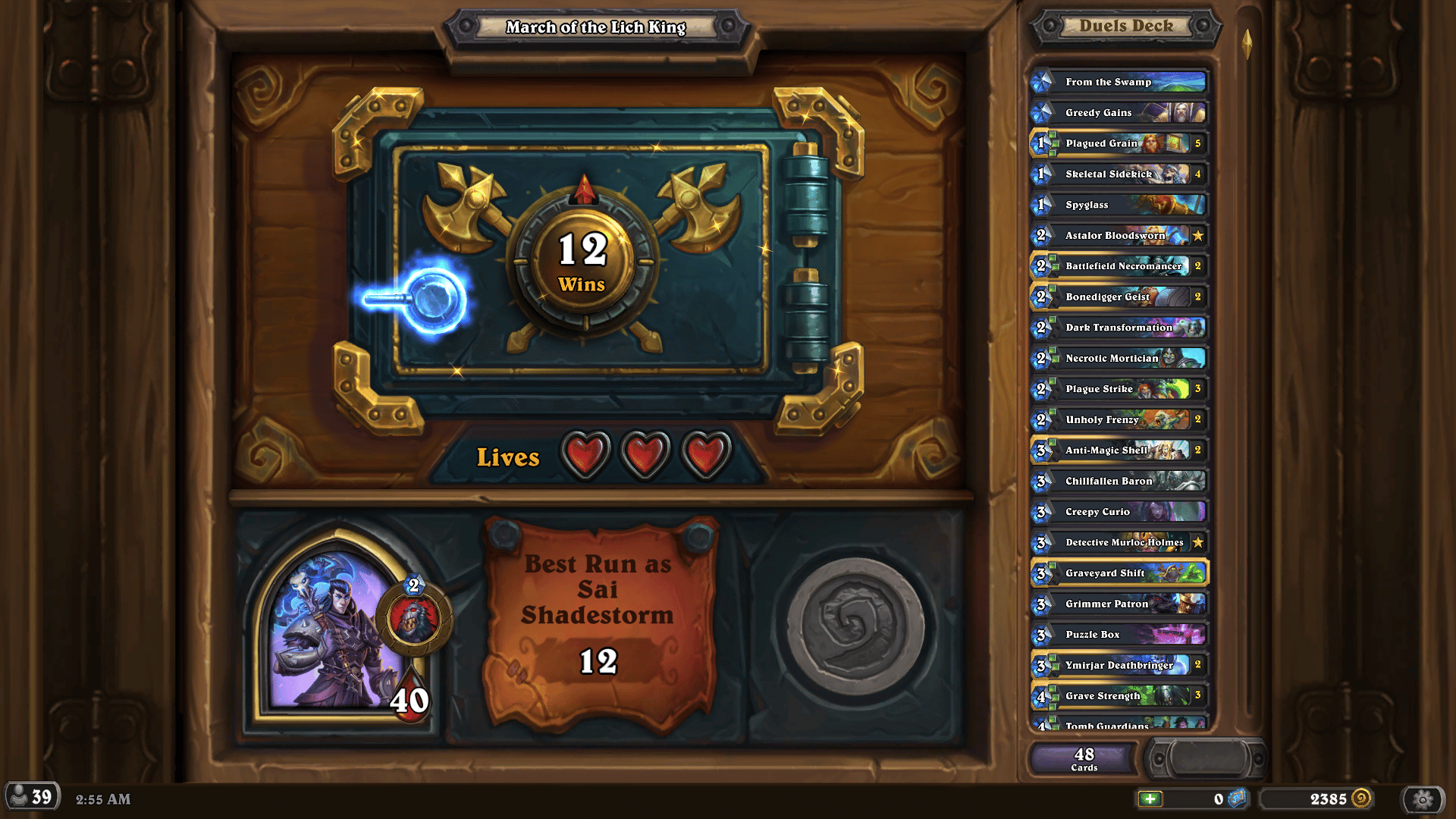Viewport: 1456px width, 819px height.
Task: Click the runestone counter showing 0
Action: [x=1221, y=799]
